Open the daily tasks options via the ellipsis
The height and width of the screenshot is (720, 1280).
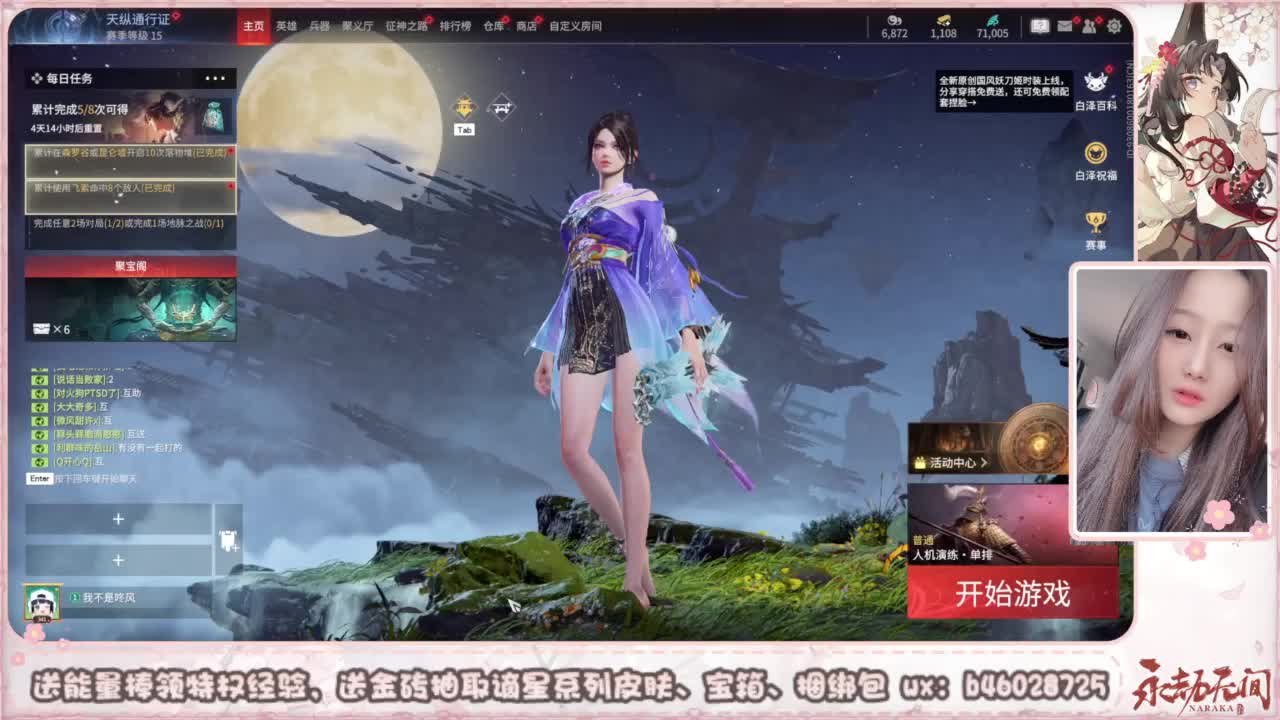coord(213,77)
